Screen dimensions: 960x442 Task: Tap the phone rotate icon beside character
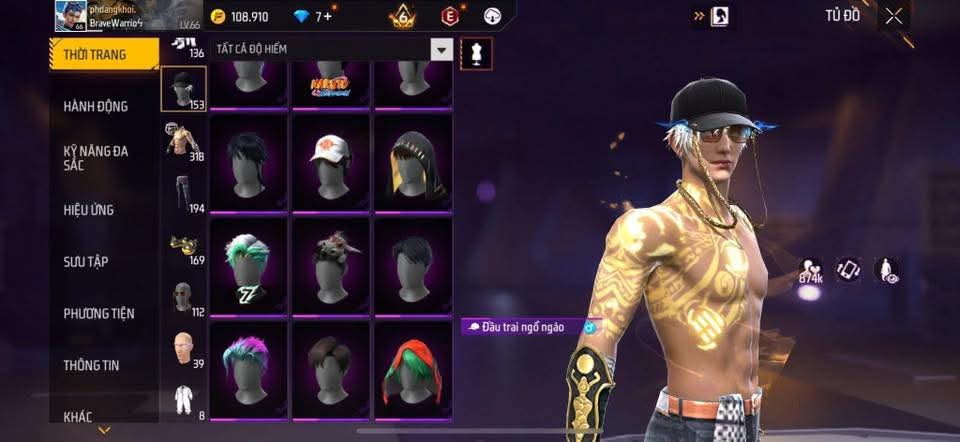click(847, 271)
